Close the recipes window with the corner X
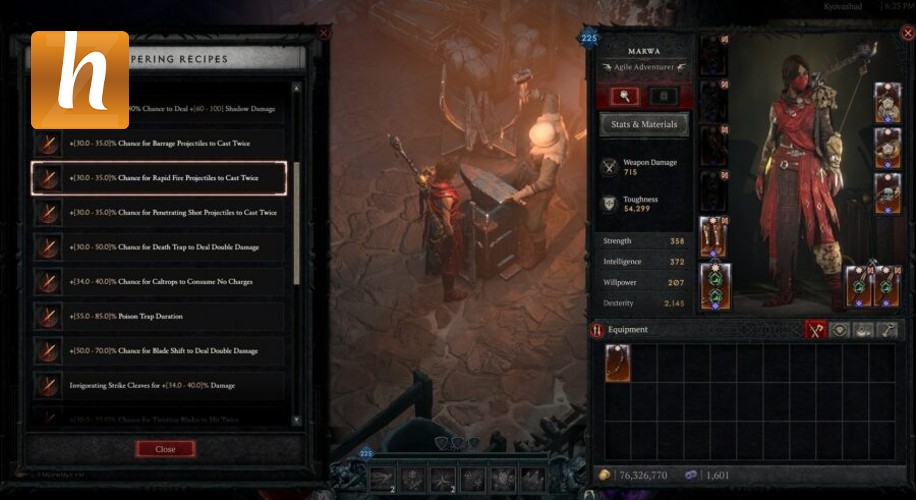 click(323, 33)
